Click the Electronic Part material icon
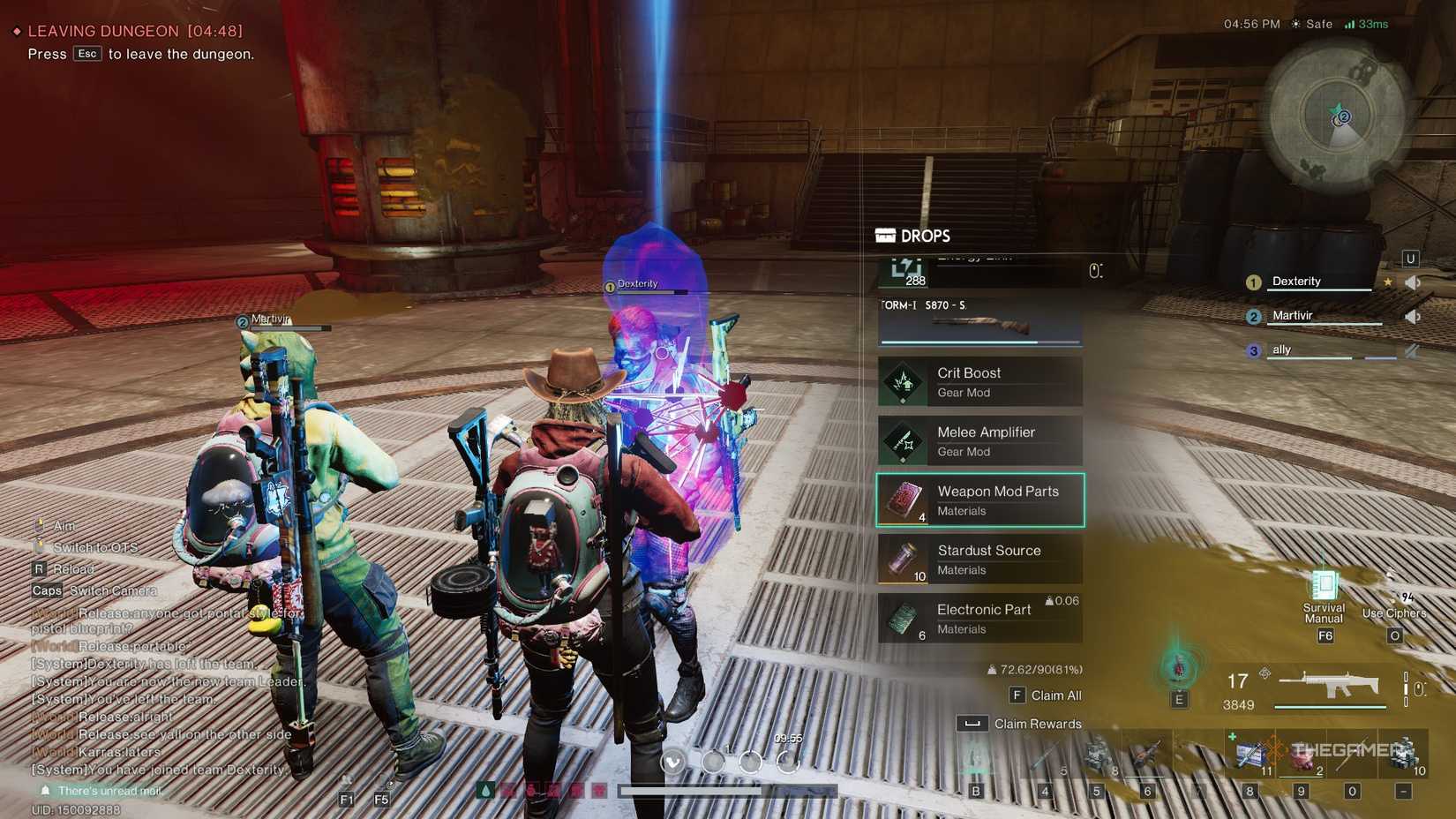1456x819 pixels. 902,618
